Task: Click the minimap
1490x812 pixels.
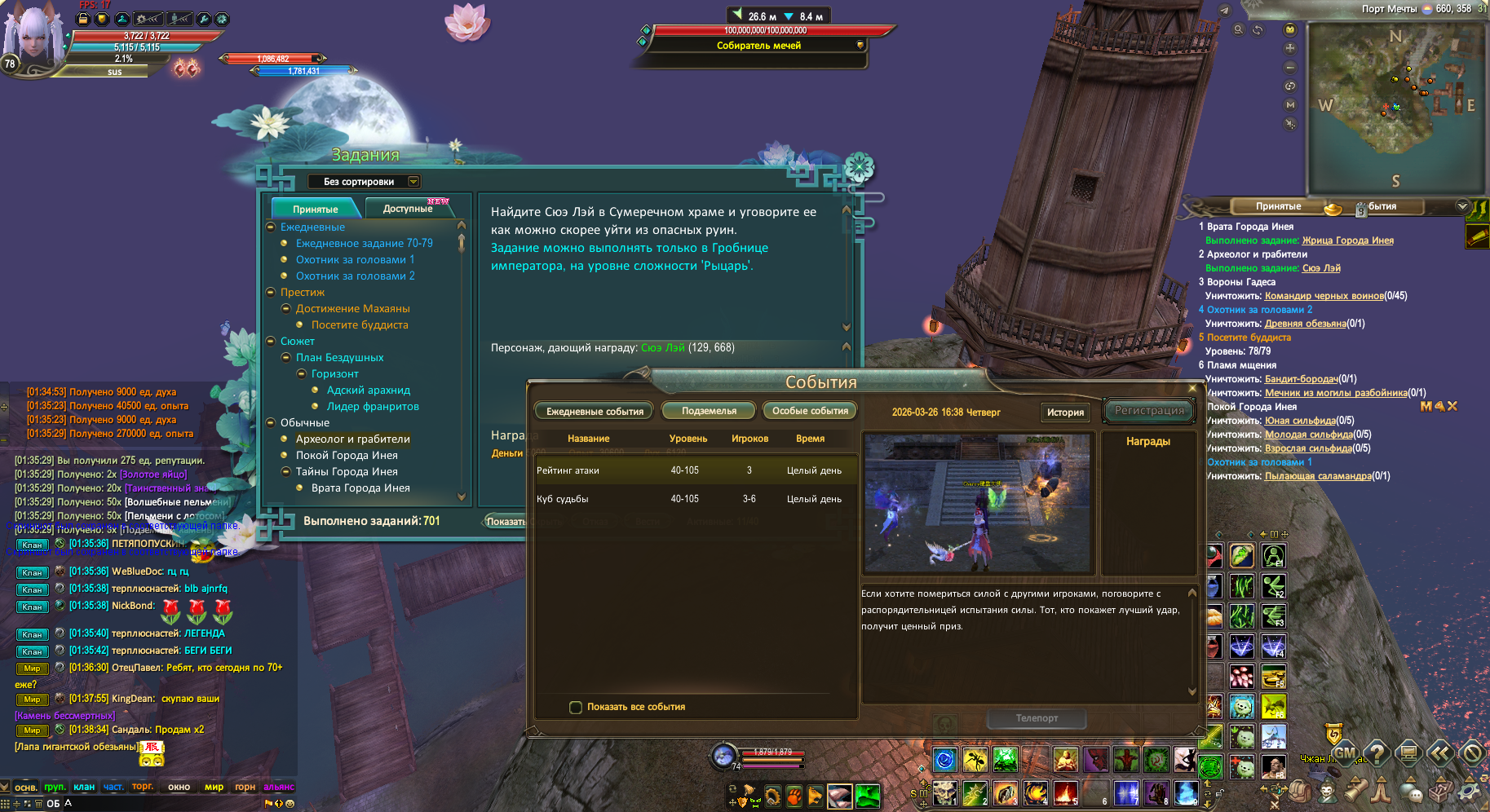Action: [x=1395, y=106]
